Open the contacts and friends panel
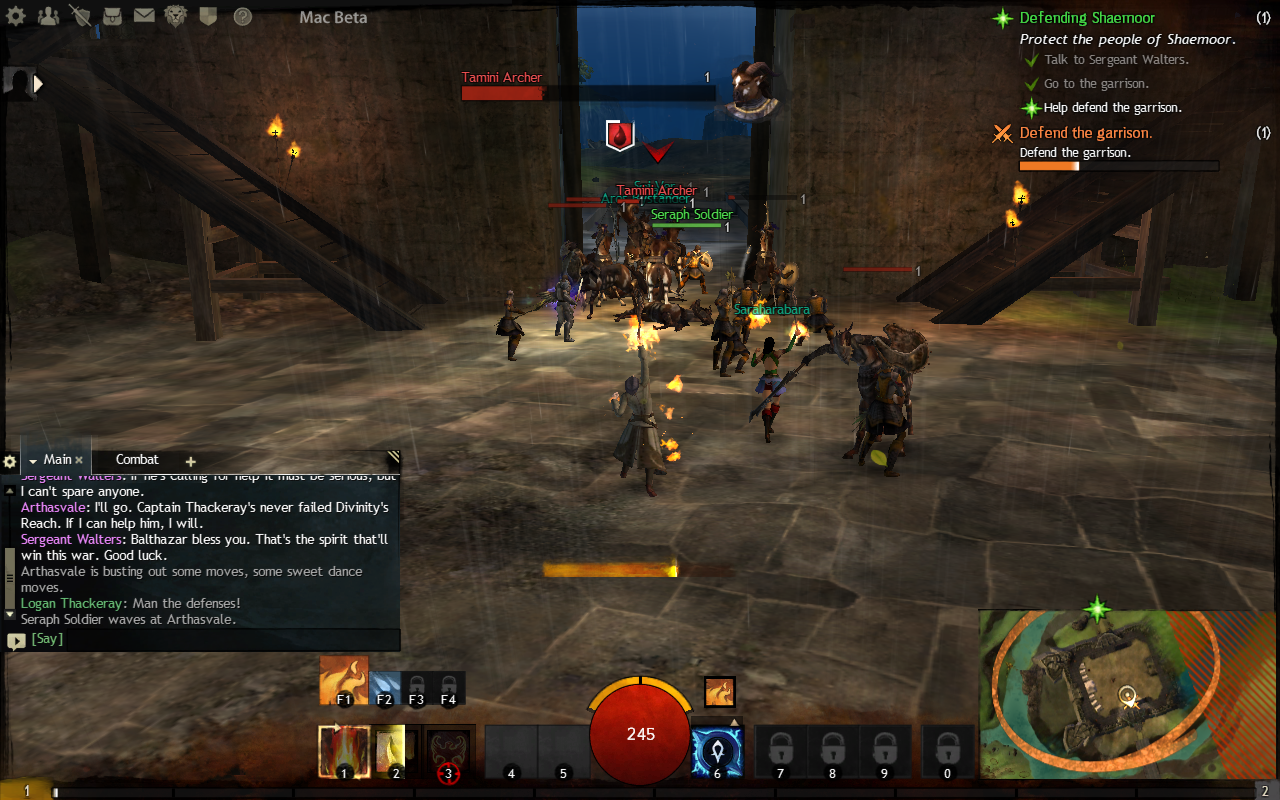The width and height of the screenshot is (1280, 800). click(x=49, y=16)
